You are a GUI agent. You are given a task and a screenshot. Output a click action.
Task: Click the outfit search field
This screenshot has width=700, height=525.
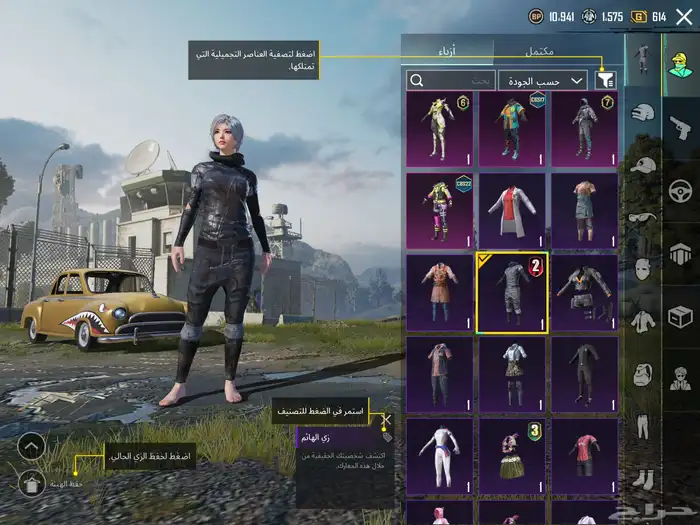click(x=451, y=80)
